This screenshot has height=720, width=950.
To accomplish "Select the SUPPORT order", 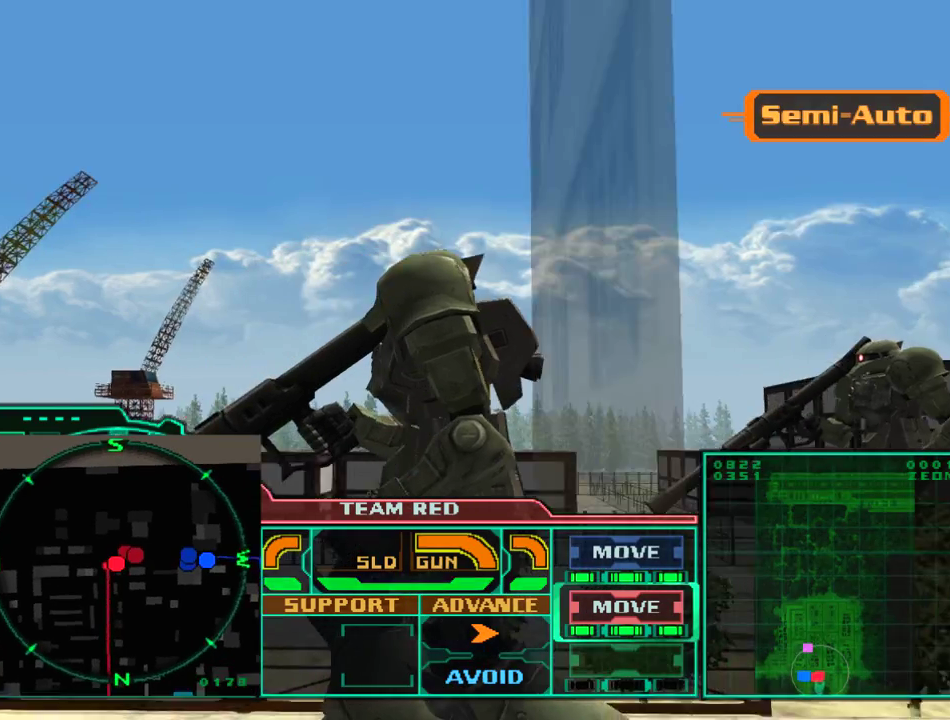I will pos(340,605).
